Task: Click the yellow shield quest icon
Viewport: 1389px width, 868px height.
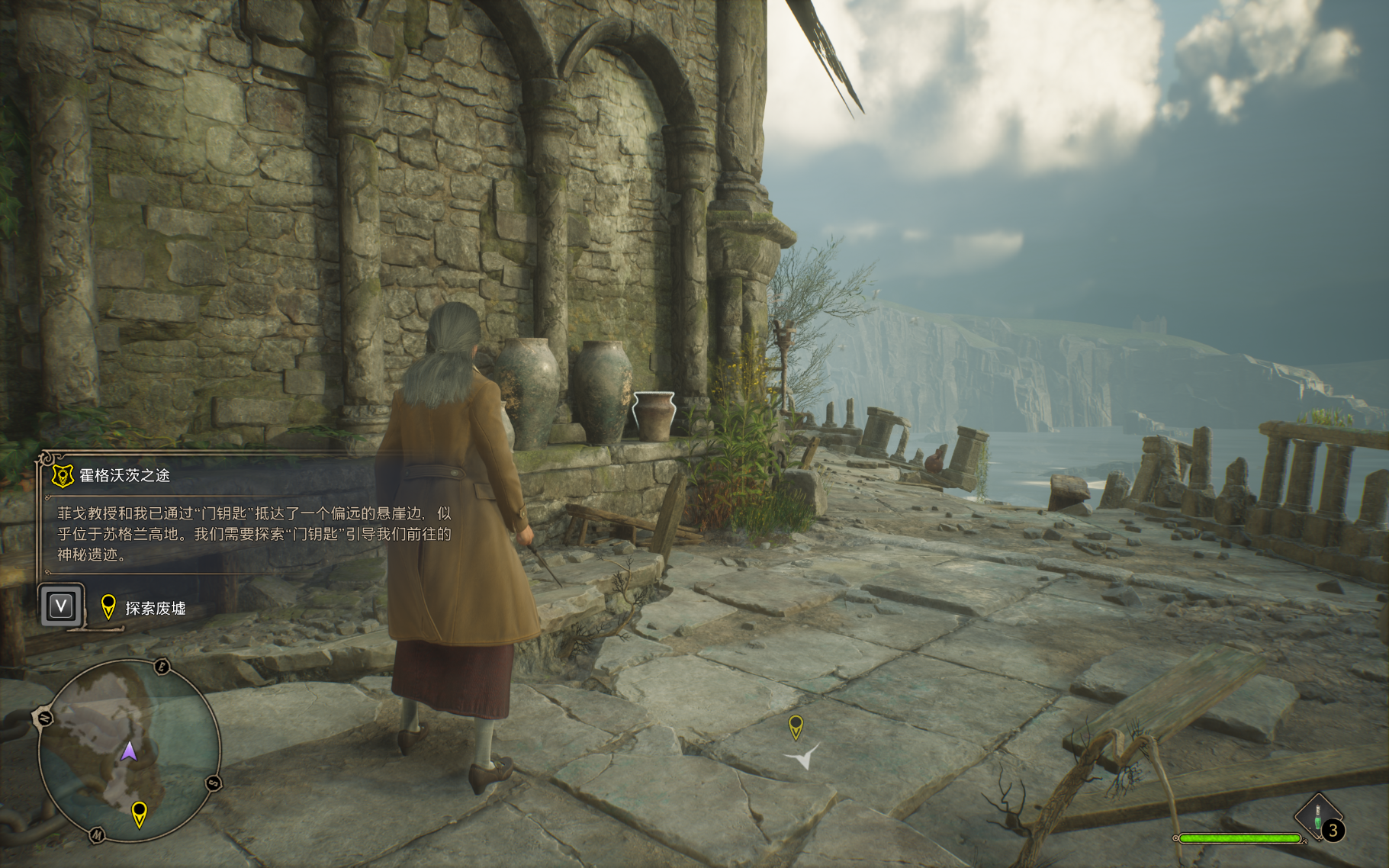Action: tap(63, 476)
